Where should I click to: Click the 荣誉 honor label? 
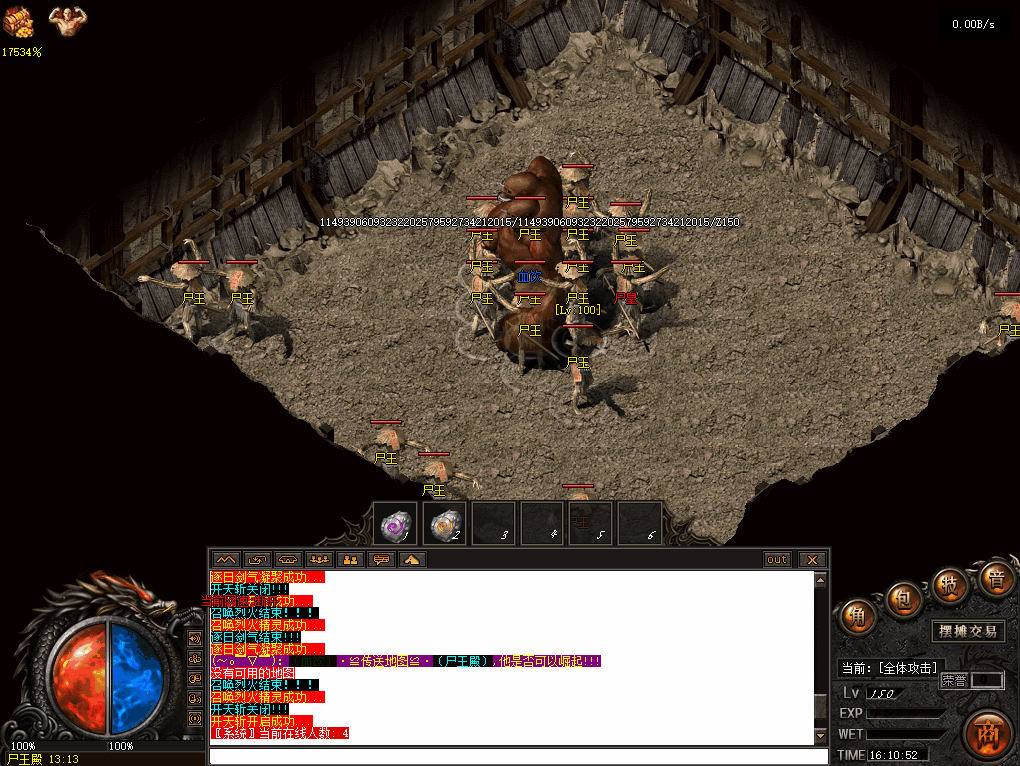[x=953, y=680]
